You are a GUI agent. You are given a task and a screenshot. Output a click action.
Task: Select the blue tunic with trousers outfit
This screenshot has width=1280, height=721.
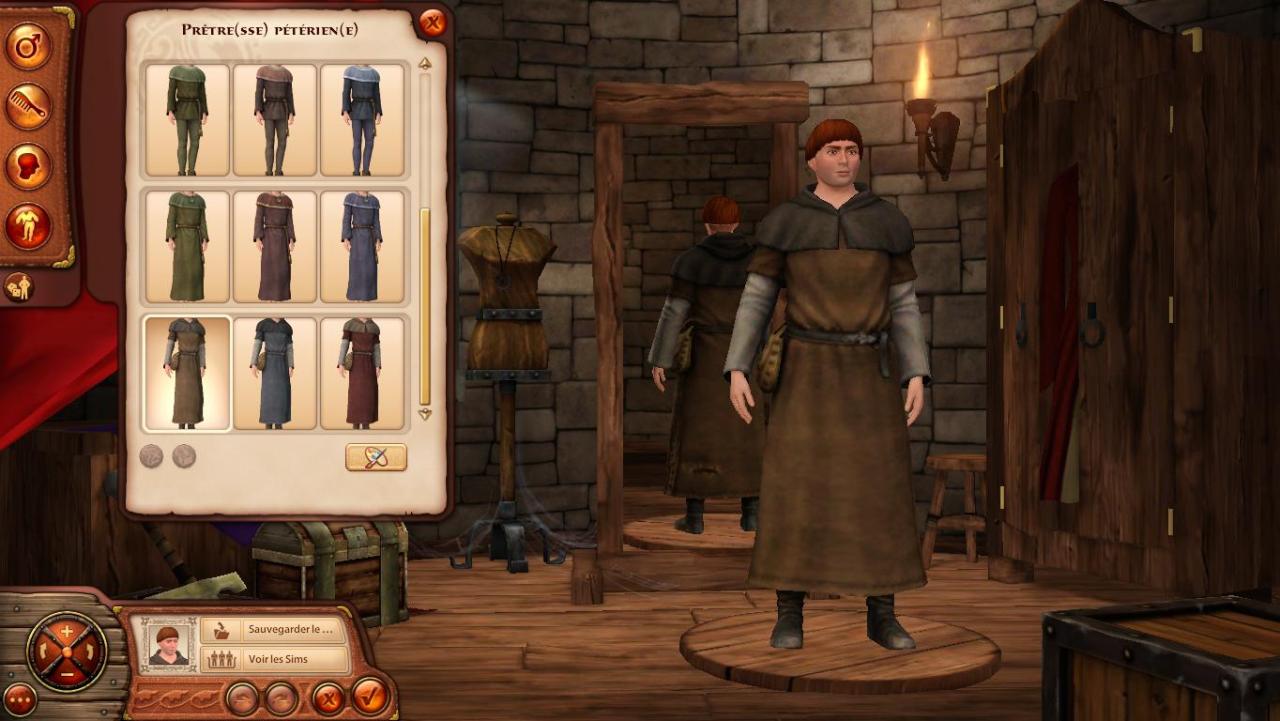[362, 120]
